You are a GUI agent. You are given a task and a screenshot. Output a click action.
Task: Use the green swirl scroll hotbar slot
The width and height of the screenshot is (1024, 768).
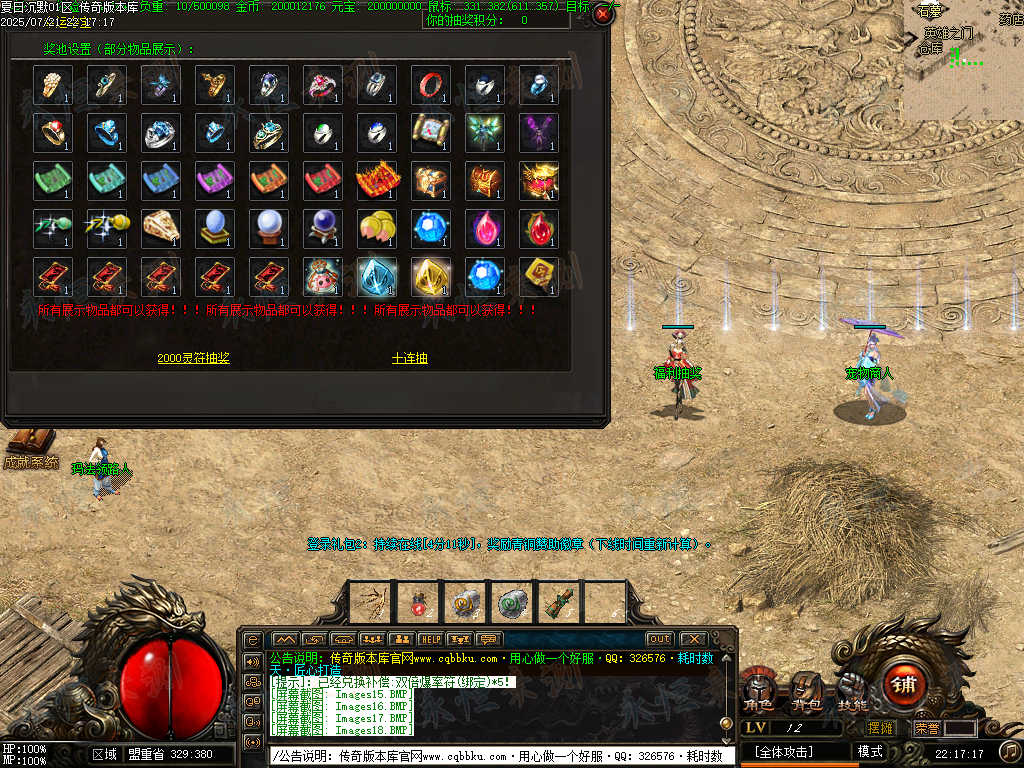coord(511,603)
